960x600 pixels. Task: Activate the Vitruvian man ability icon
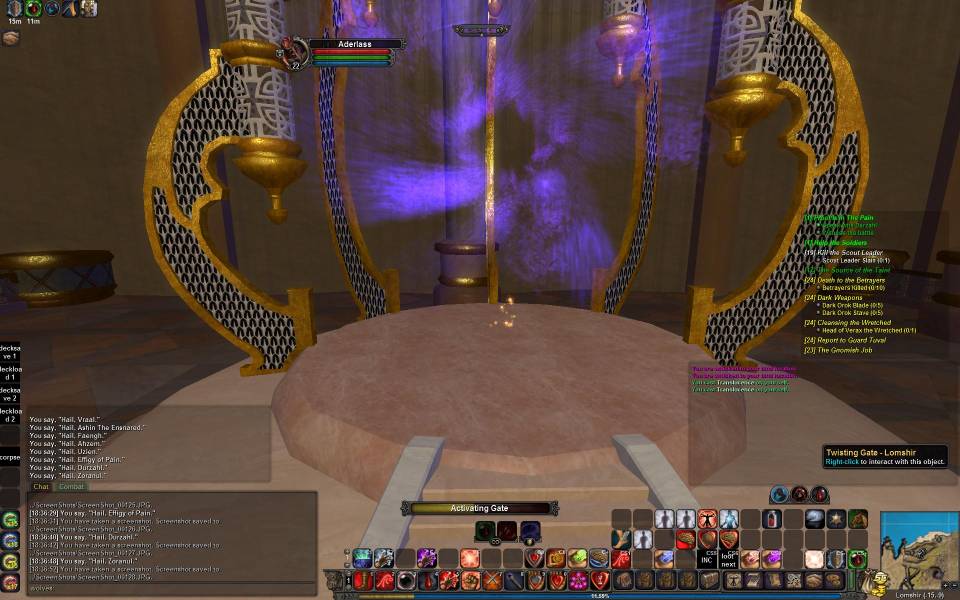(708, 519)
